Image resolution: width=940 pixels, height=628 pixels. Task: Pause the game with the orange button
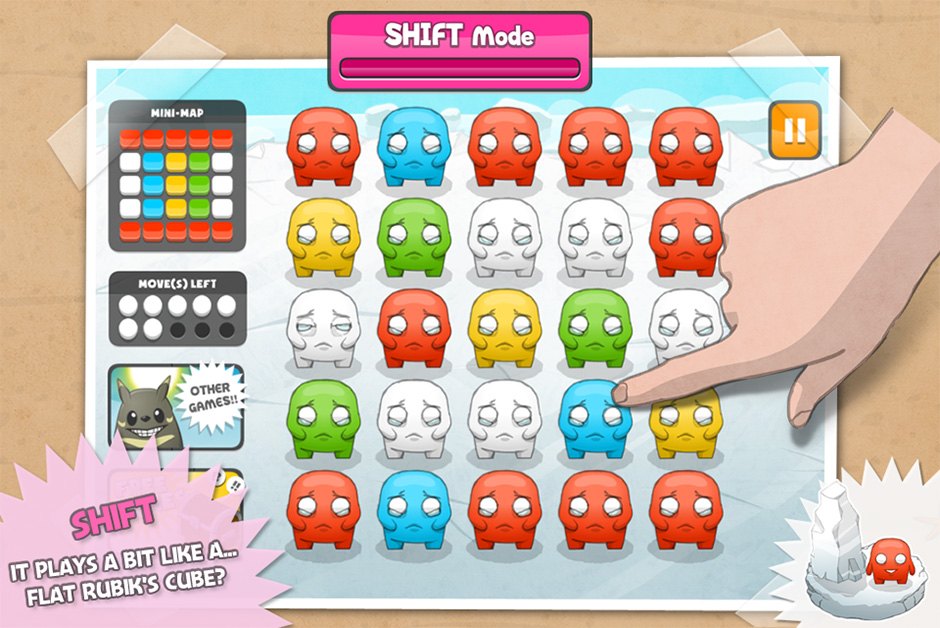(795, 130)
